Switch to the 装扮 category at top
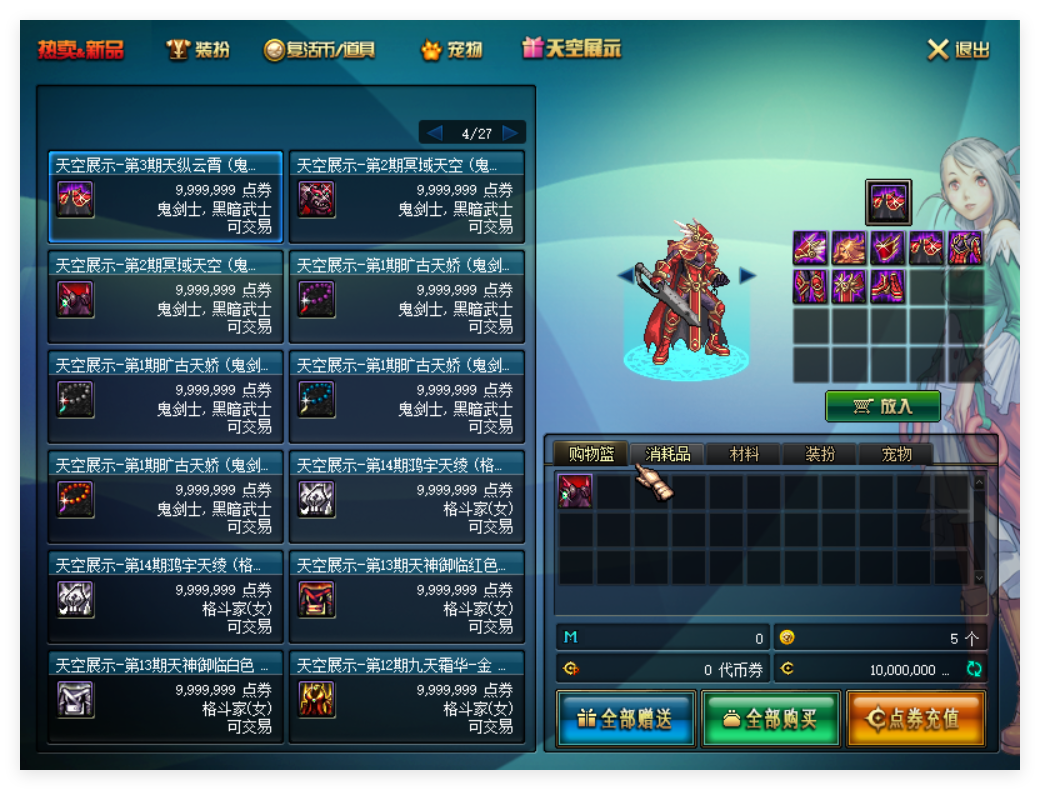Viewport: 1040px width, 790px height. tap(198, 49)
